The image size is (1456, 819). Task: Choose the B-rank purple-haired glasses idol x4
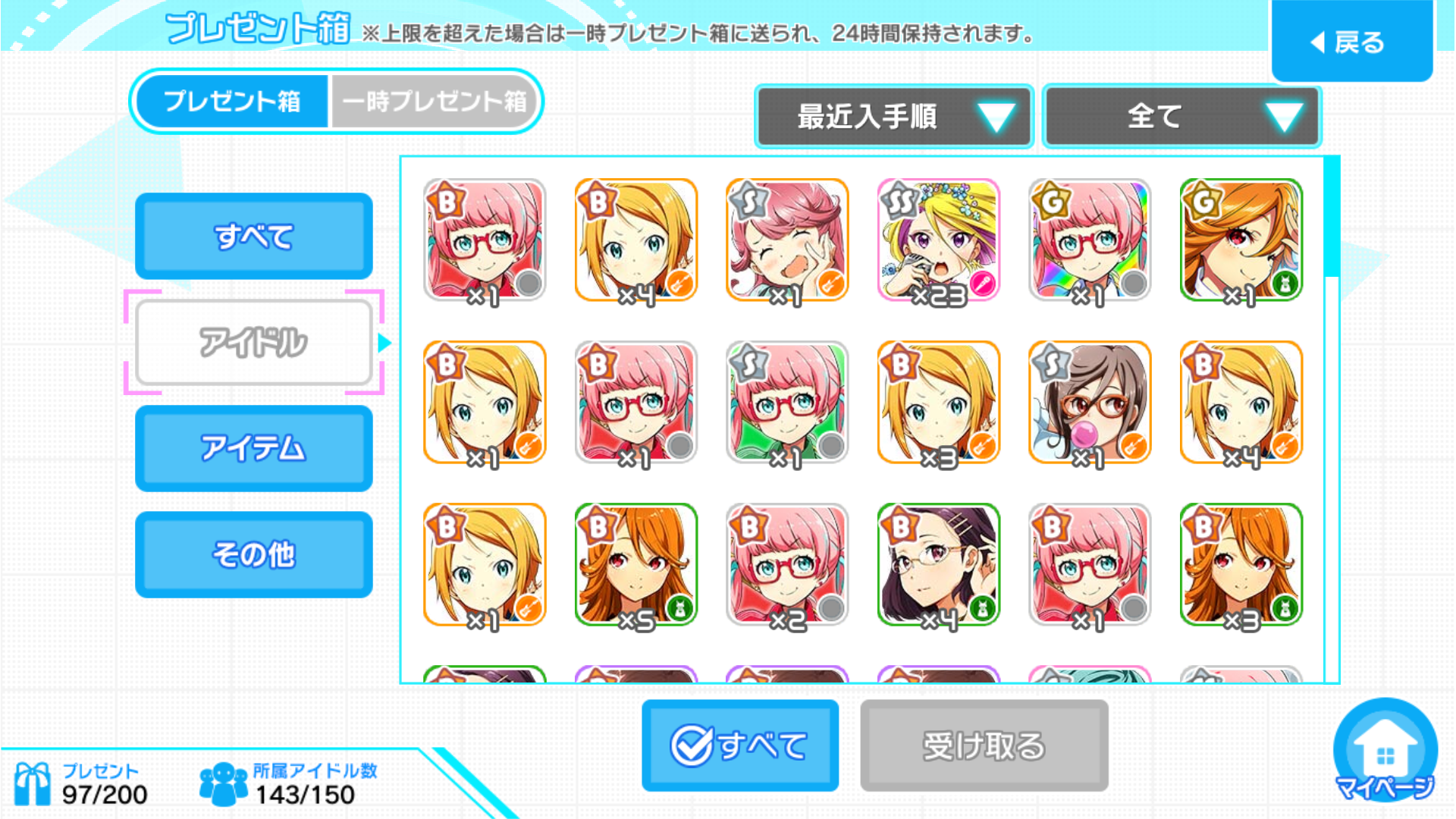(938, 564)
